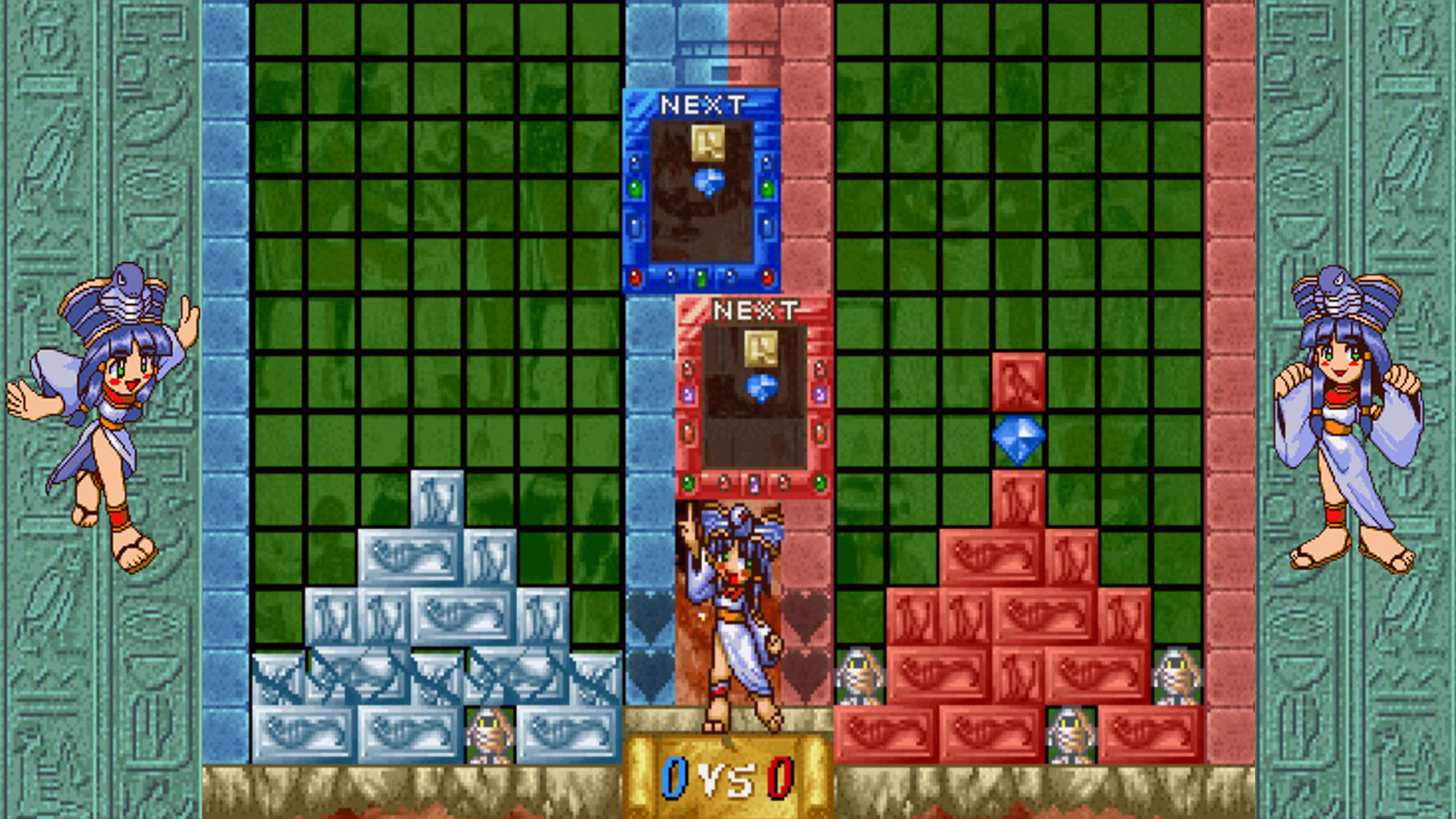Click the mummy standing beside the red pyramid
Image resolution: width=1456 pixels, height=819 pixels.
(x=861, y=679)
